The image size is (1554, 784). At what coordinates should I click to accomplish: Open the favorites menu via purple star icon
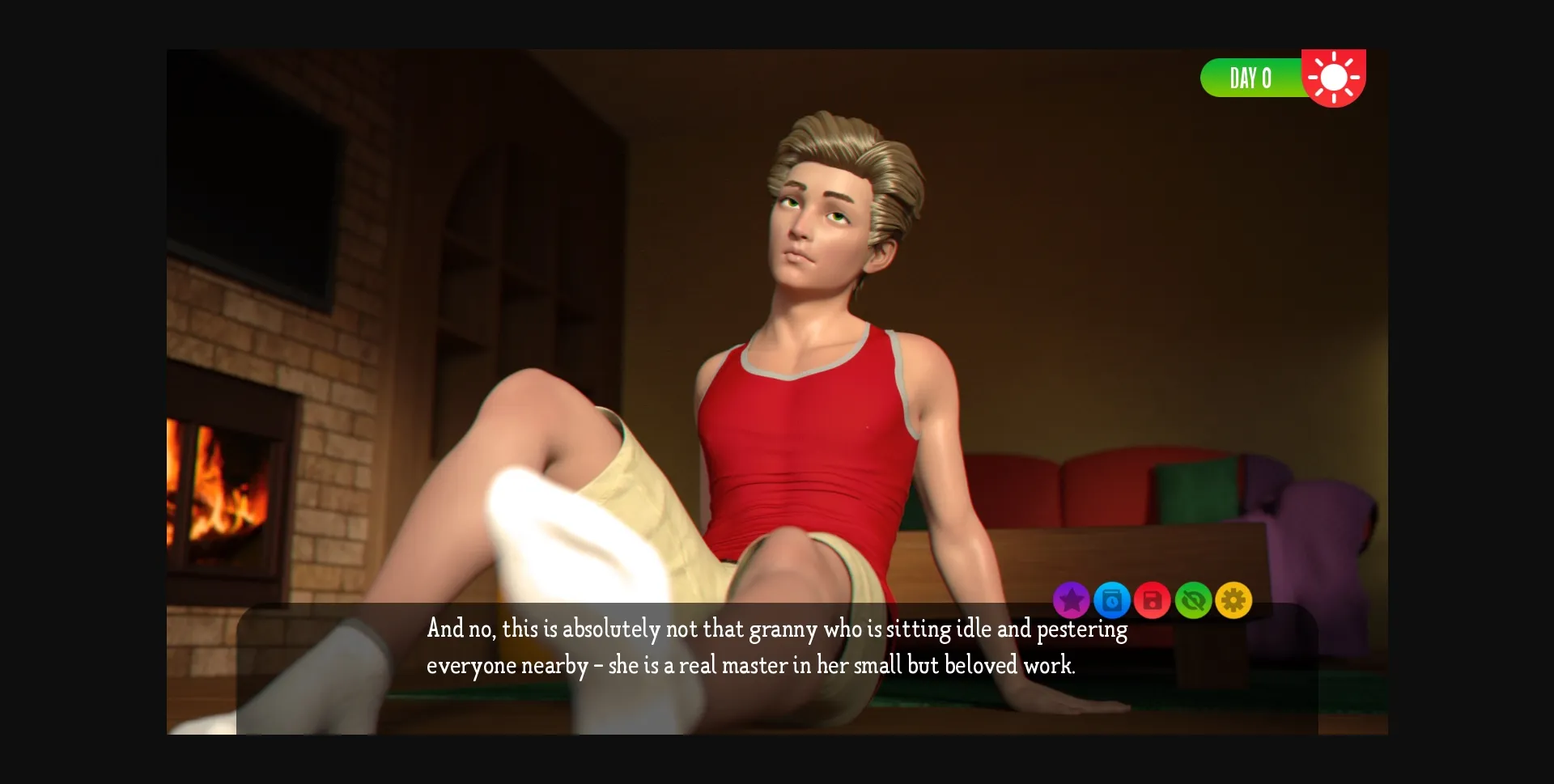tap(1072, 600)
